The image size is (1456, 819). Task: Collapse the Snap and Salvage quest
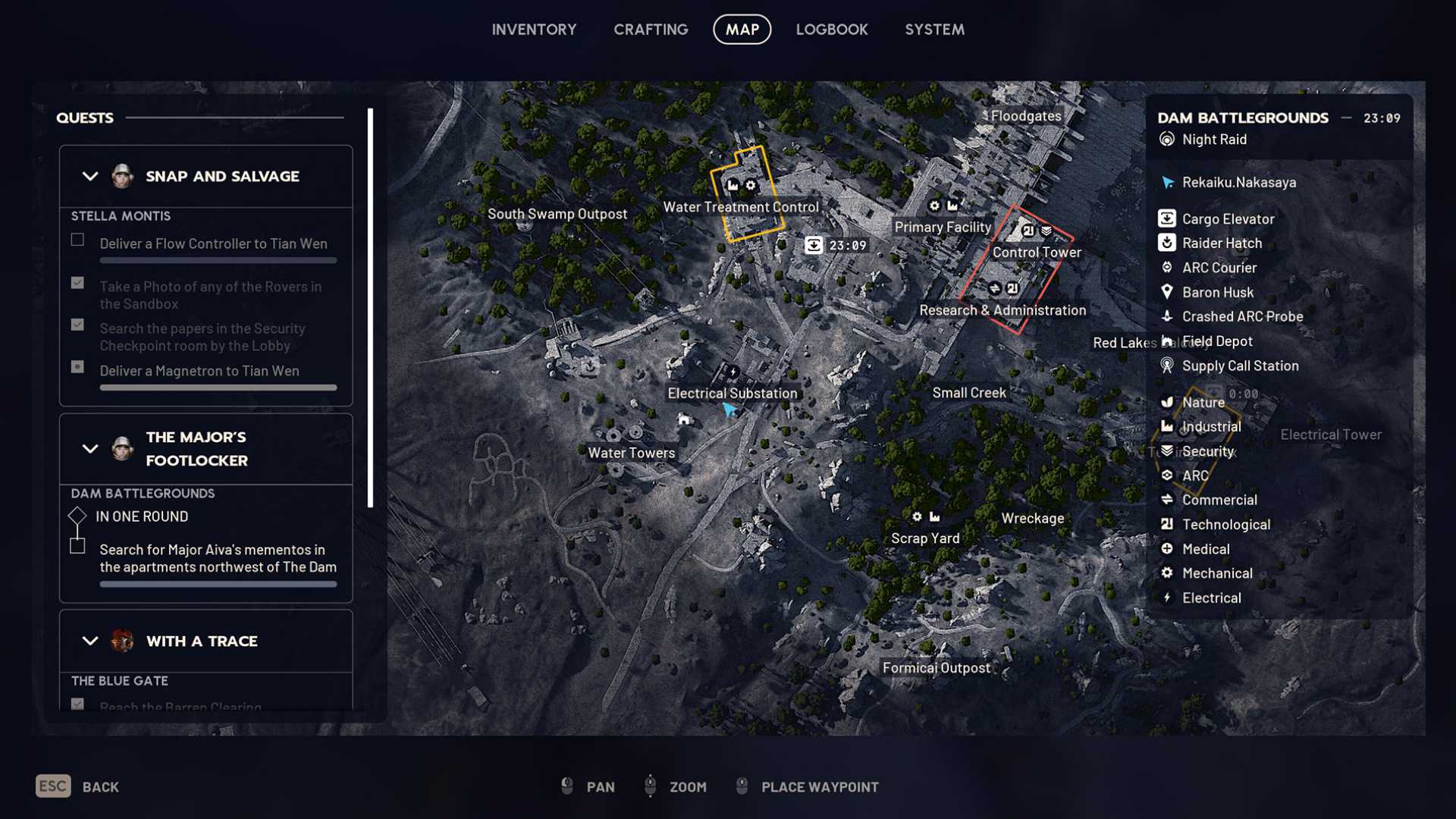(x=90, y=177)
